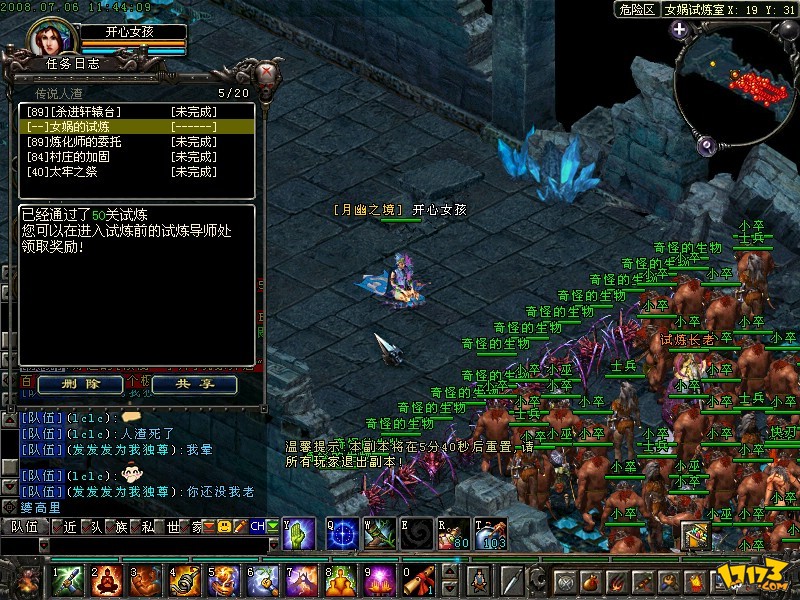Use the red potion with count 80
The image size is (800, 600).
[455, 532]
